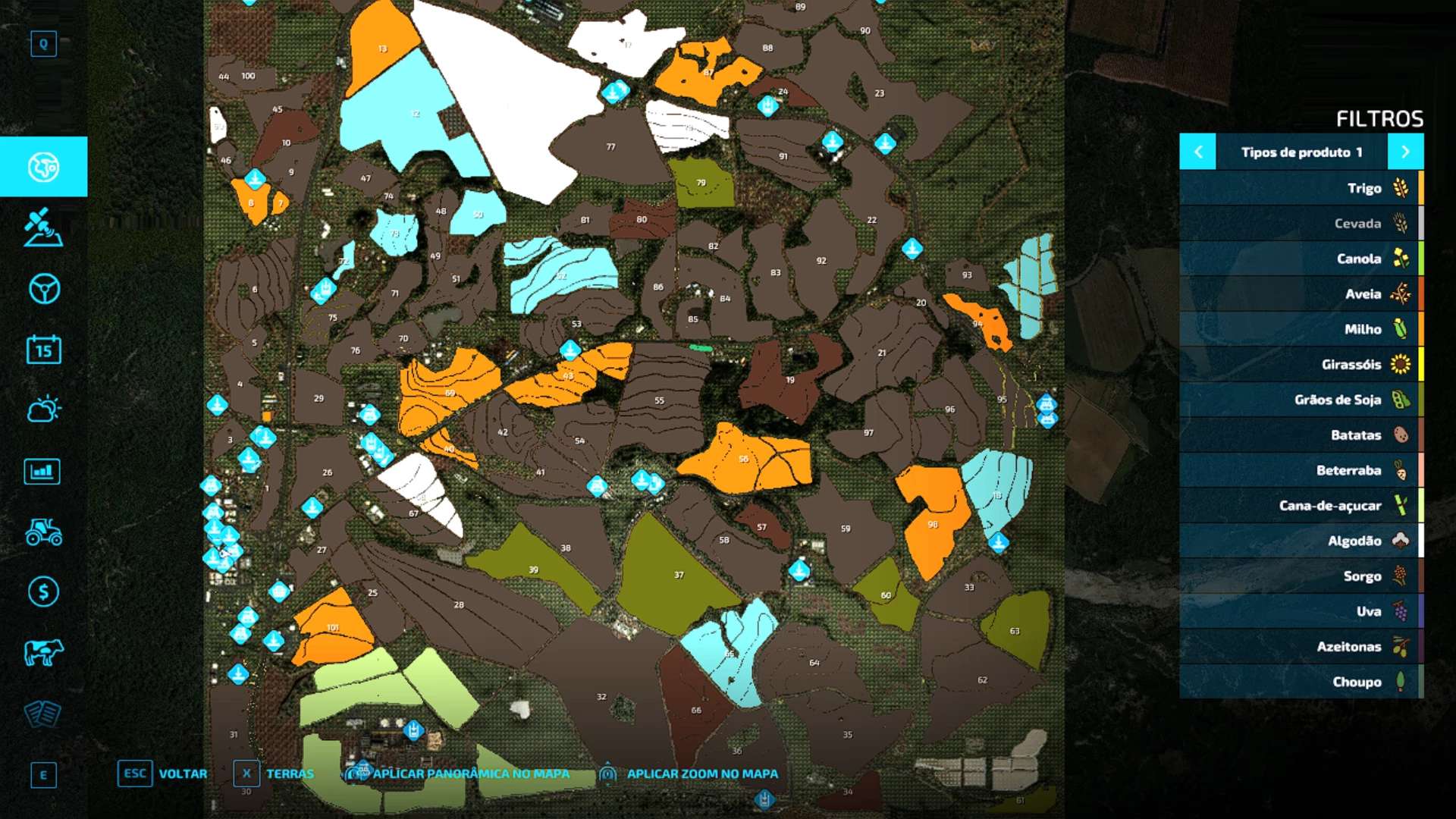Toggle the Trigo crop filter
The height and width of the screenshot is (819, 1456).
(1335, 188)
